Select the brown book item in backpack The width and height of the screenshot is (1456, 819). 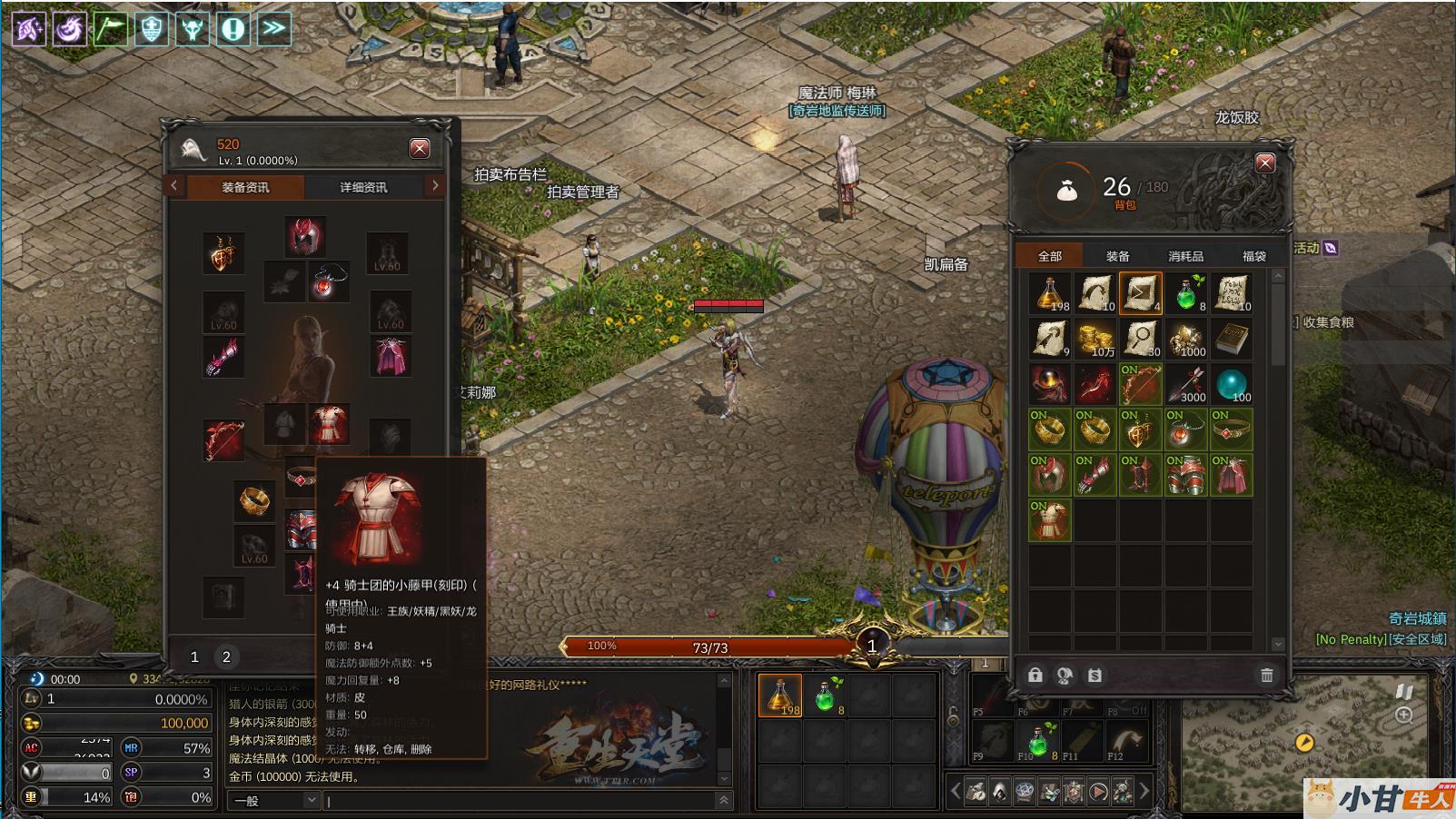click(1232, 339)
